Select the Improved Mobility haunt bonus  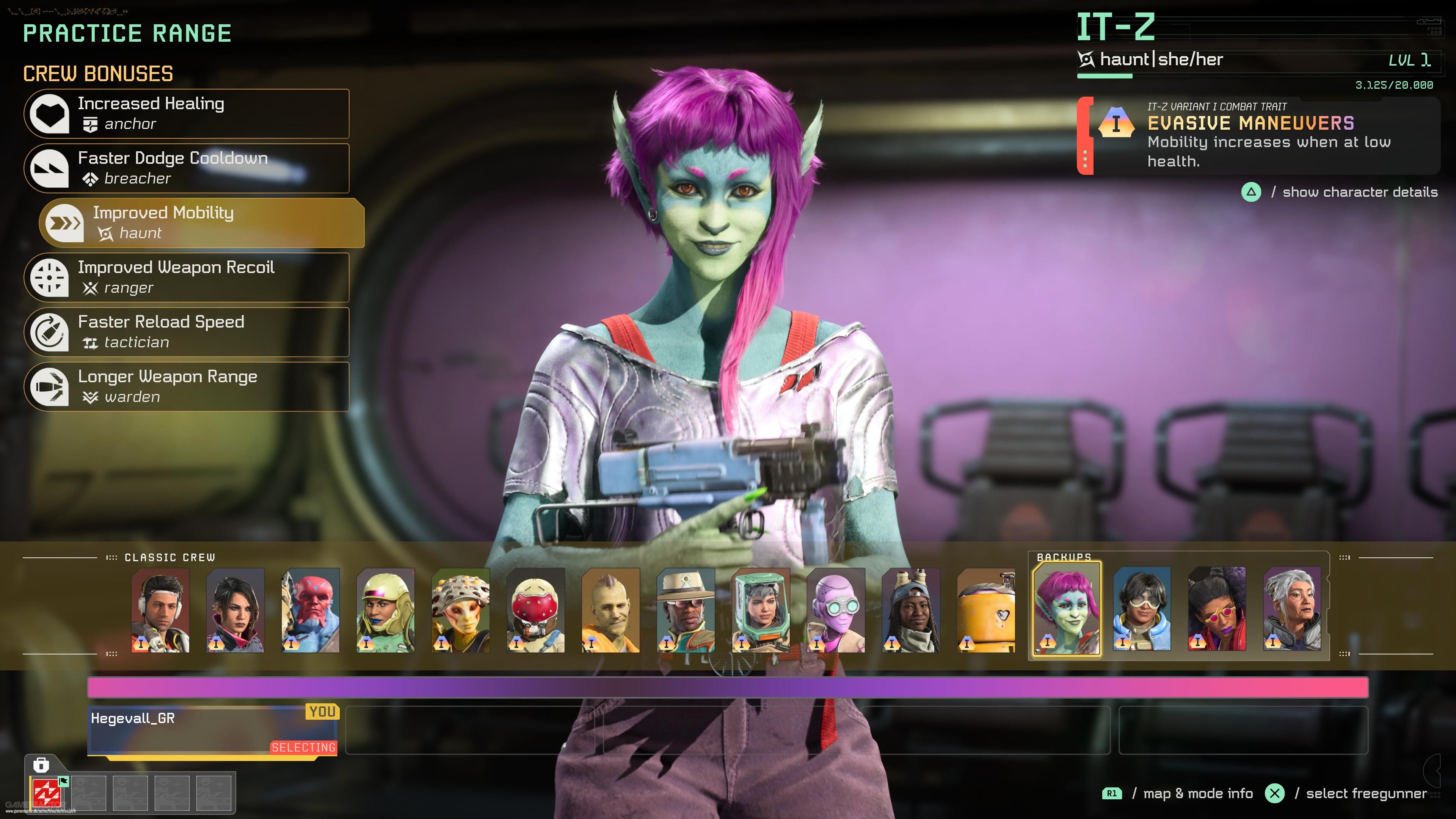tap(202, 223)
